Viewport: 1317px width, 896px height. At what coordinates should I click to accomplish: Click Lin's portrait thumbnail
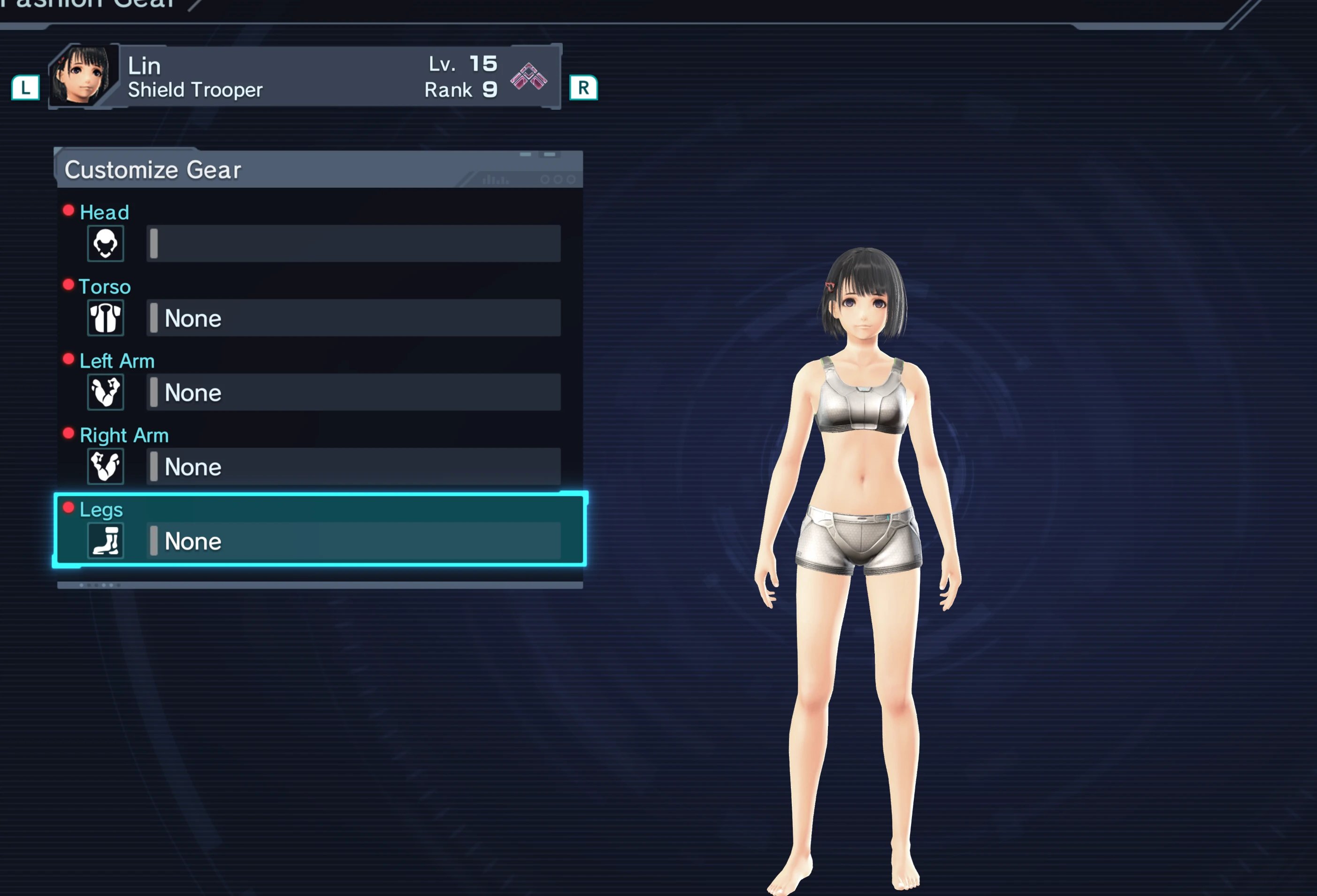coord(83,76)
